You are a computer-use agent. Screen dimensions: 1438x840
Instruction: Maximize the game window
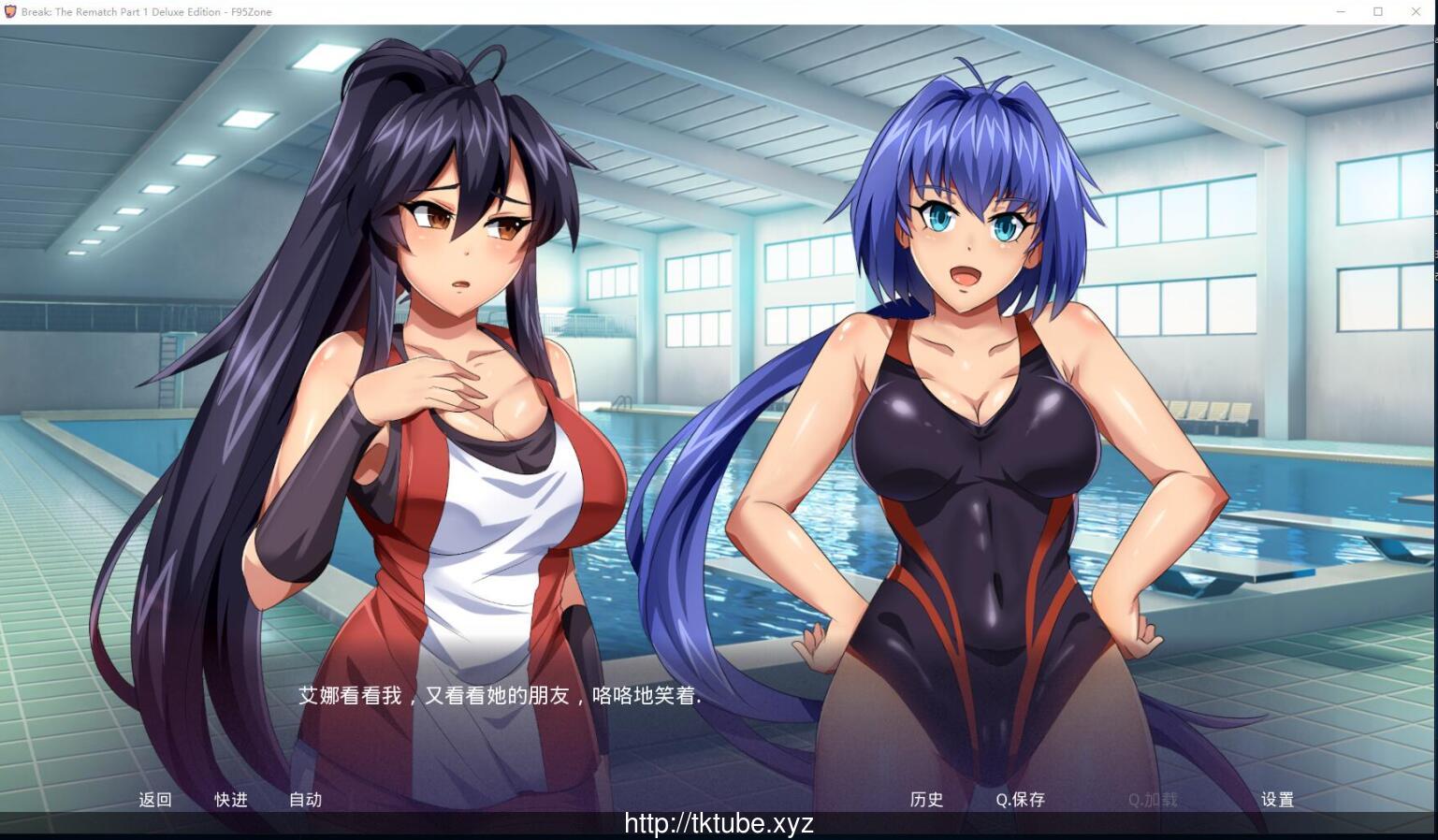[x=1377, y=11]
